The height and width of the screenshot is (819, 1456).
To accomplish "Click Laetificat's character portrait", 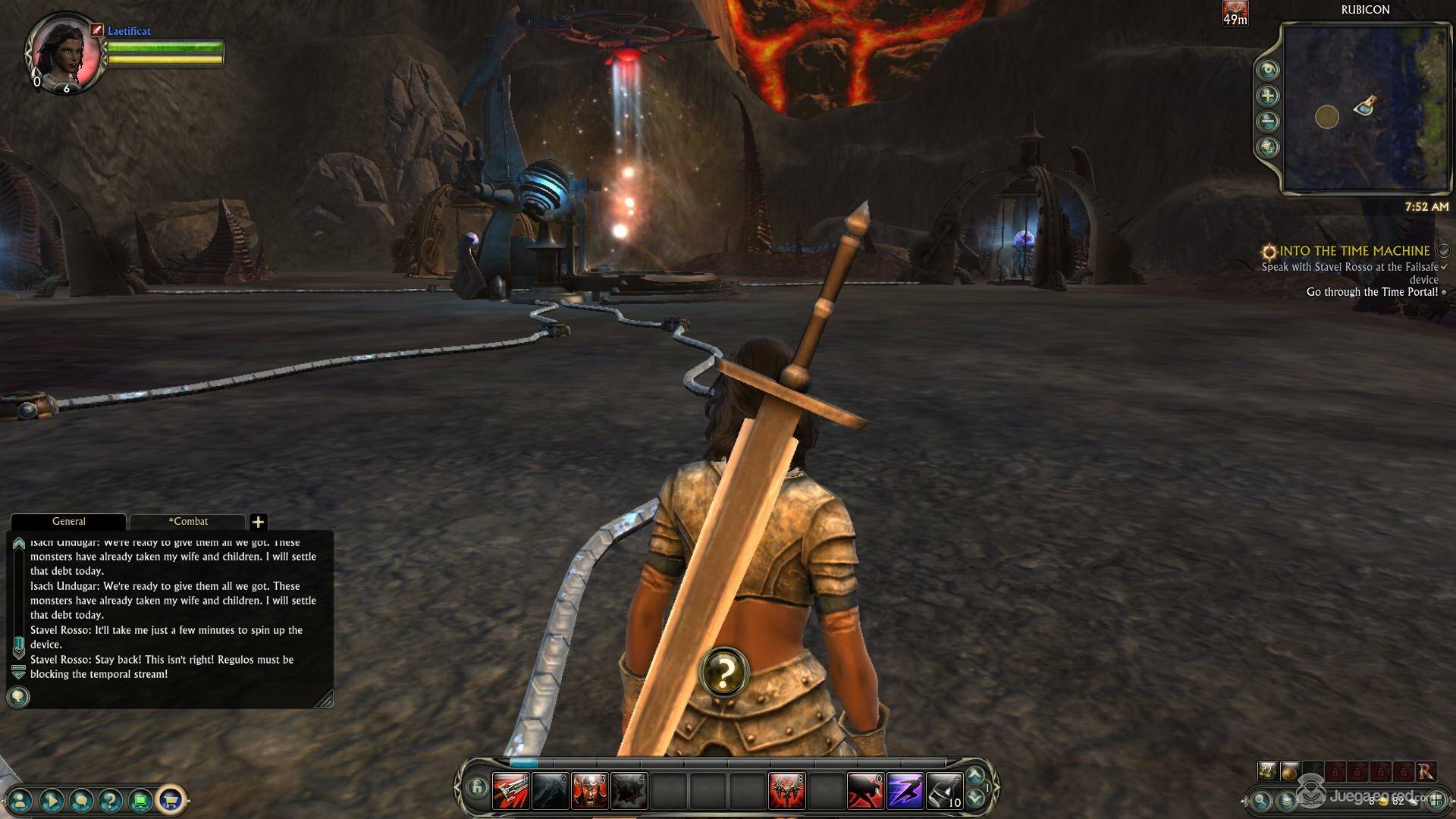I will [64, 51].
